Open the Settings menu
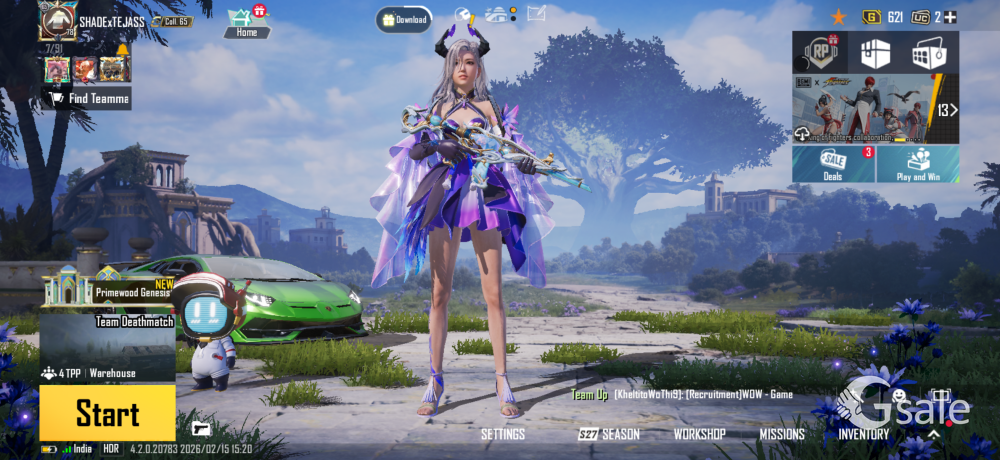This screenshot has width=1000, height=460. [x=502, y=434]
